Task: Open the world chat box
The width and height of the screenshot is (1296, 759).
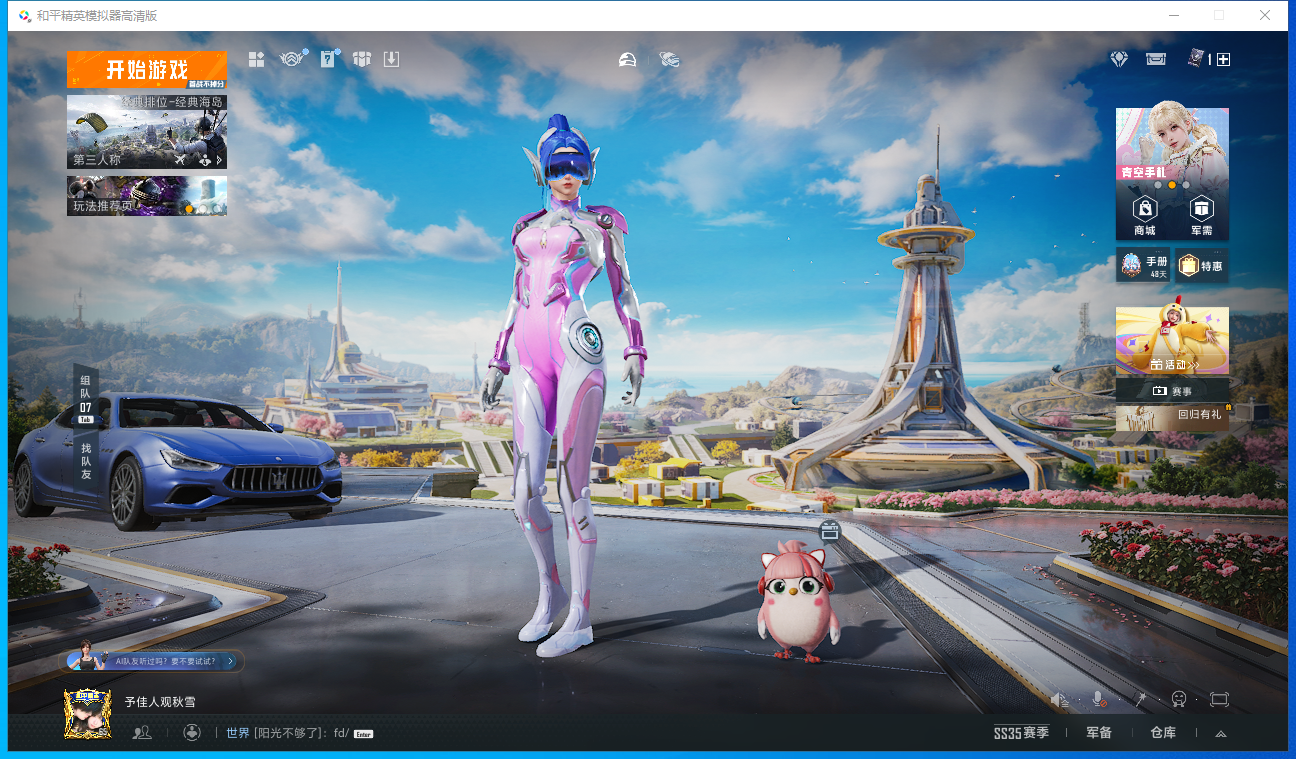Action: pos(290,733)
